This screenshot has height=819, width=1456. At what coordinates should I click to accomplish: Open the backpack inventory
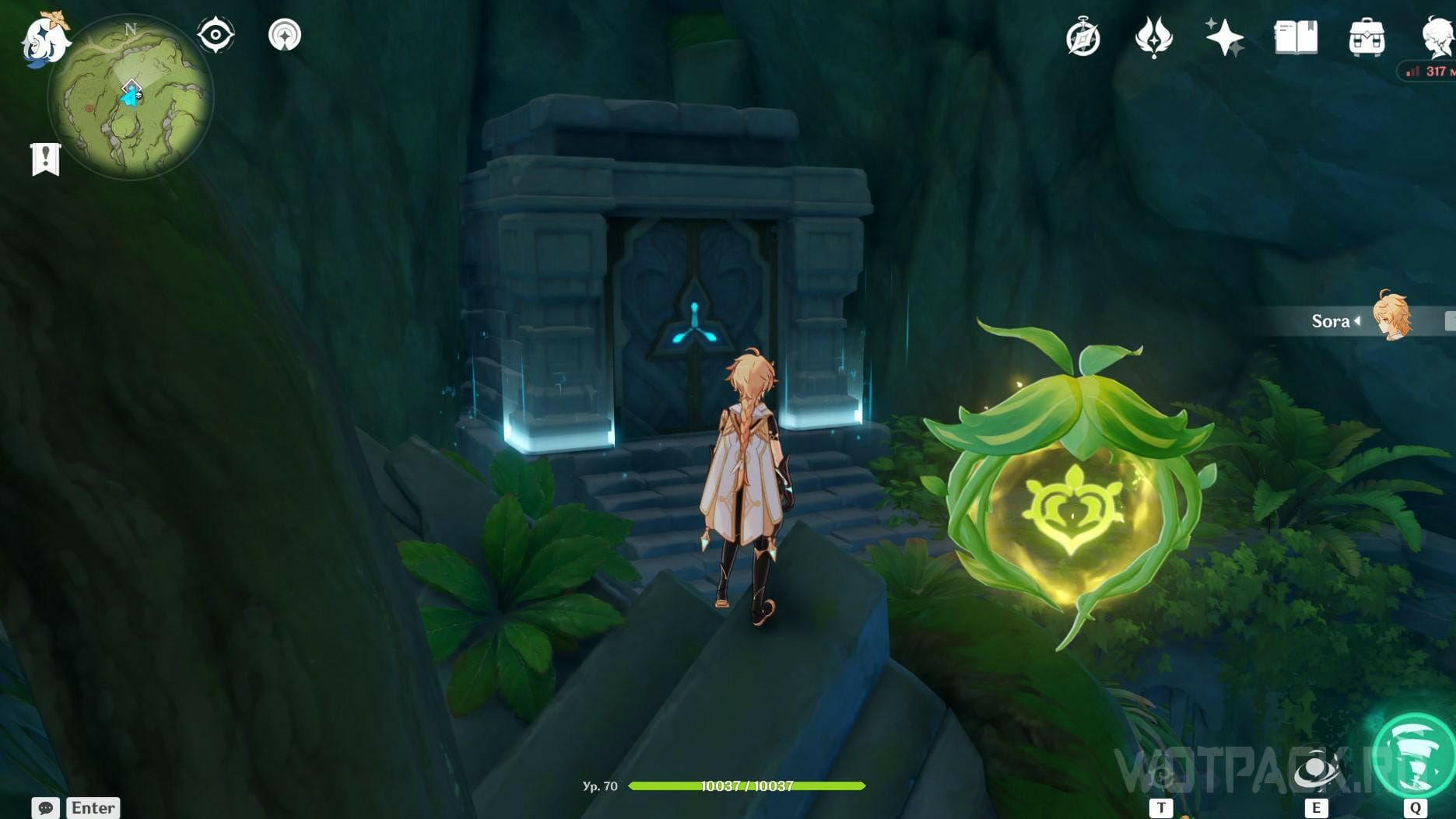coord(1367,38)
